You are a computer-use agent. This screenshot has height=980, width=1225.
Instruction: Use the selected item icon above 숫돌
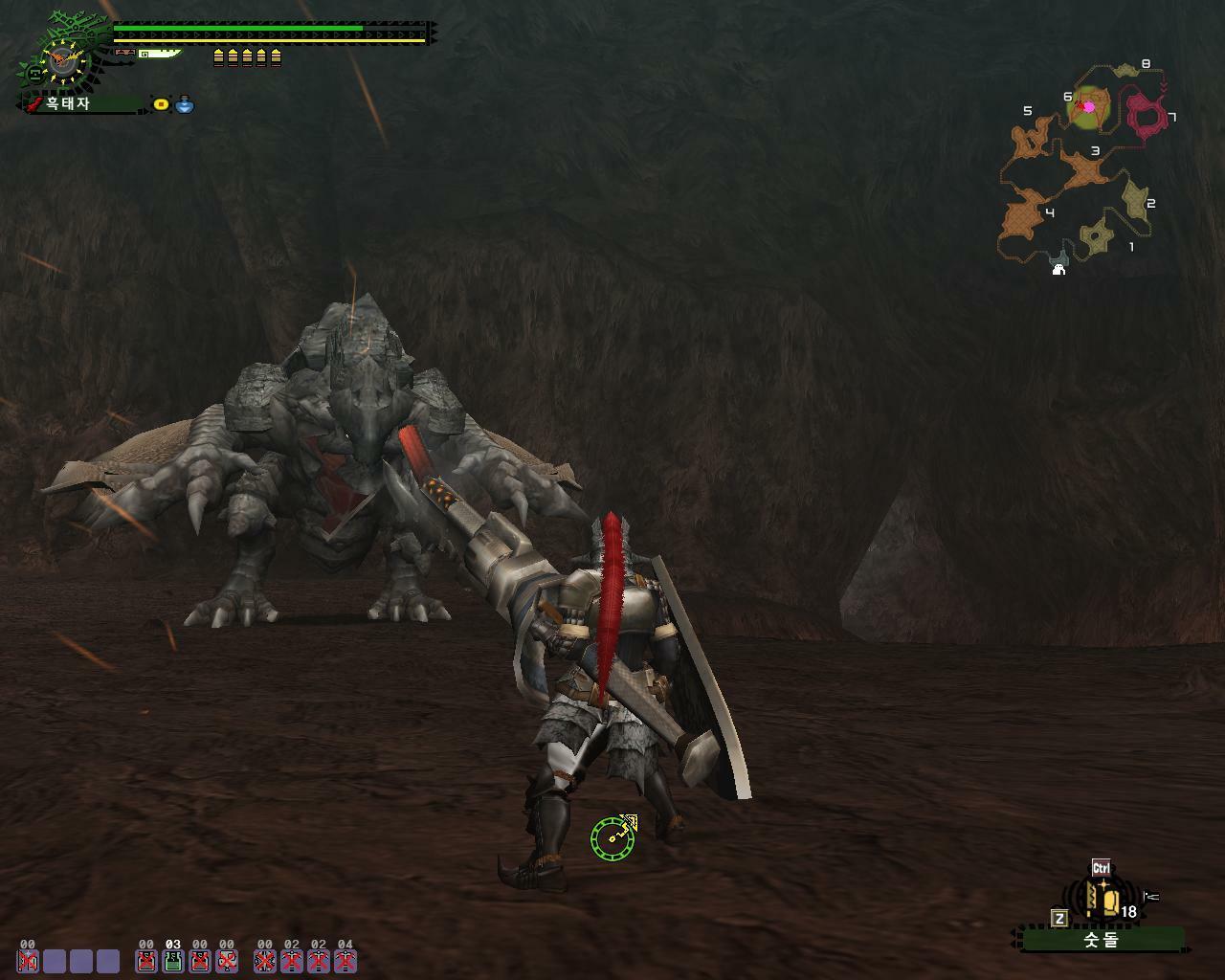click(x=1107, y=901)
